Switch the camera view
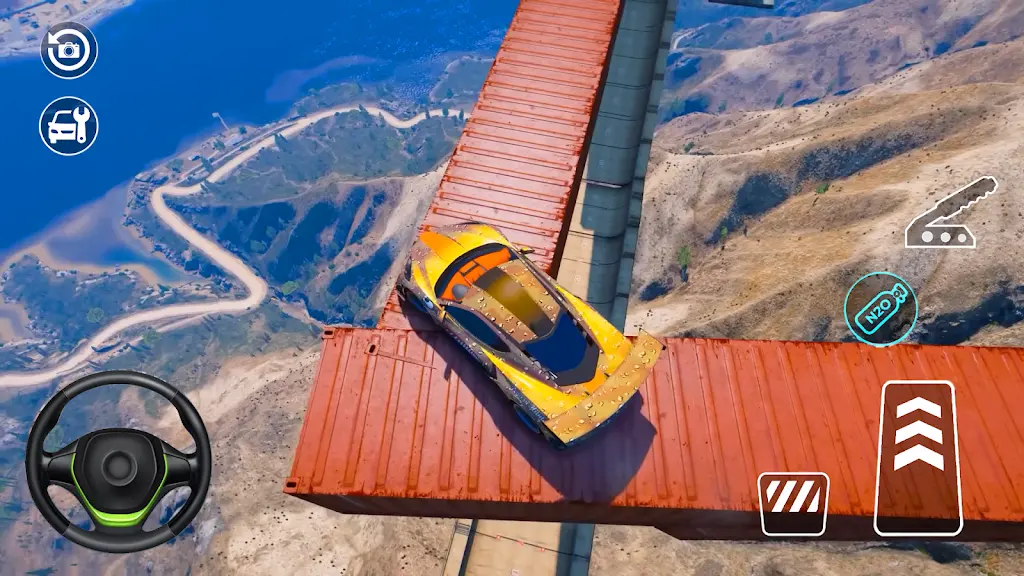1024x576 pixels. 68,49
